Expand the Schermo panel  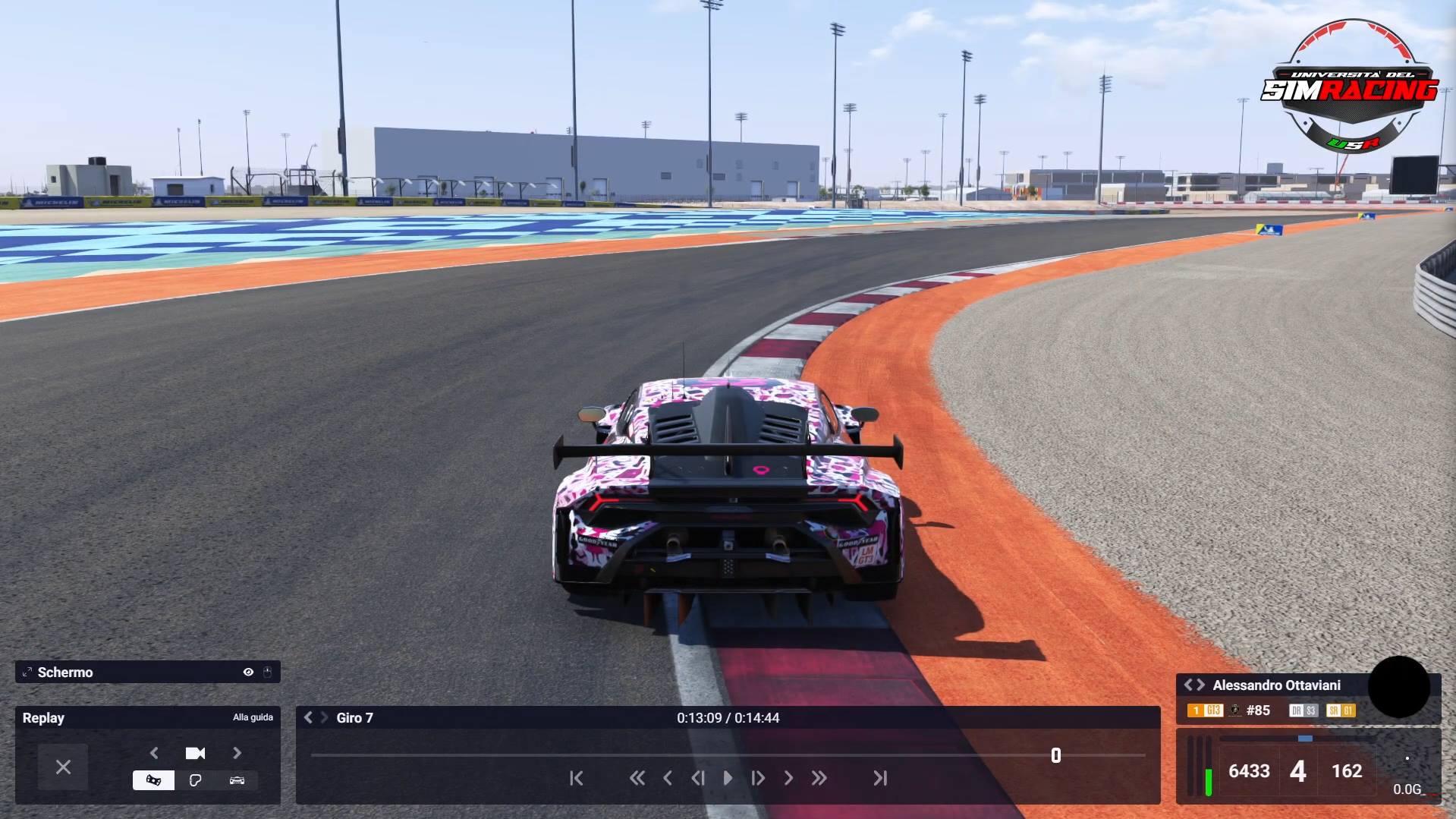pos(27,672)
